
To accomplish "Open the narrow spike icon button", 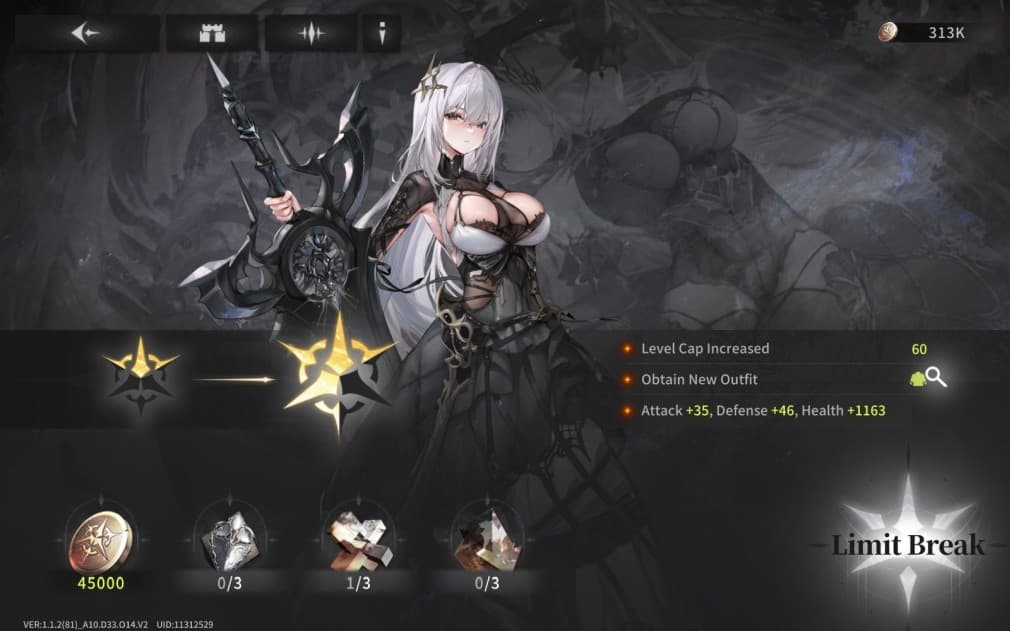I will coord(382,33).
